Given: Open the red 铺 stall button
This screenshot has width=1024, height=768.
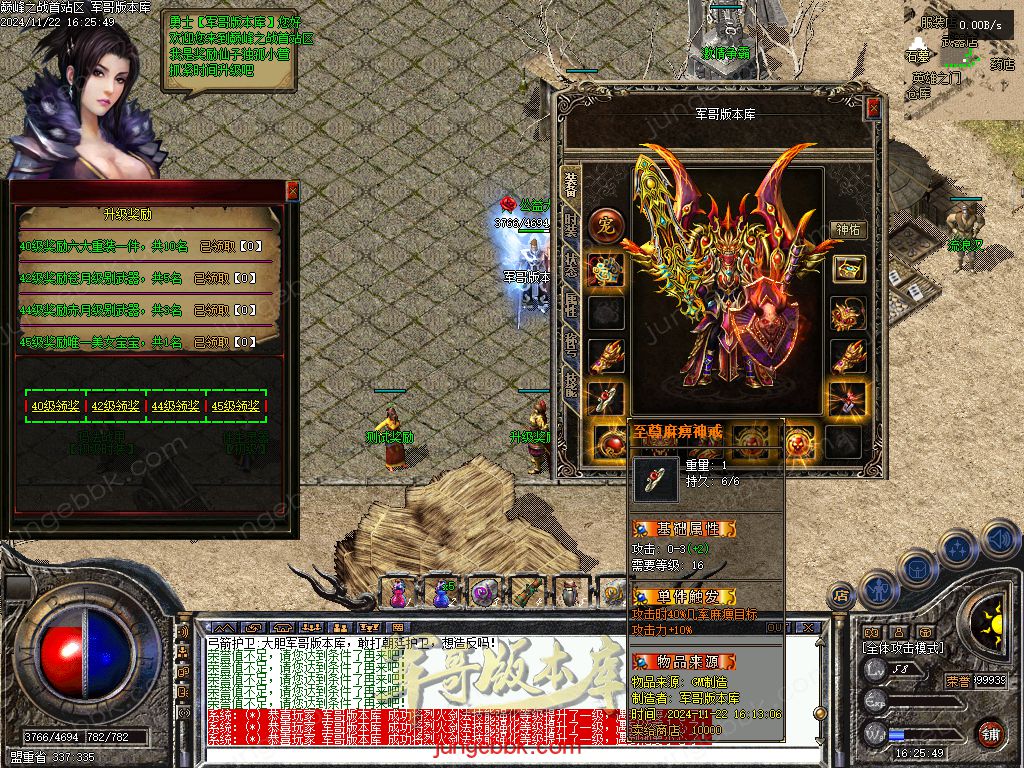Looking at the screenshot, I should point(990,733).
